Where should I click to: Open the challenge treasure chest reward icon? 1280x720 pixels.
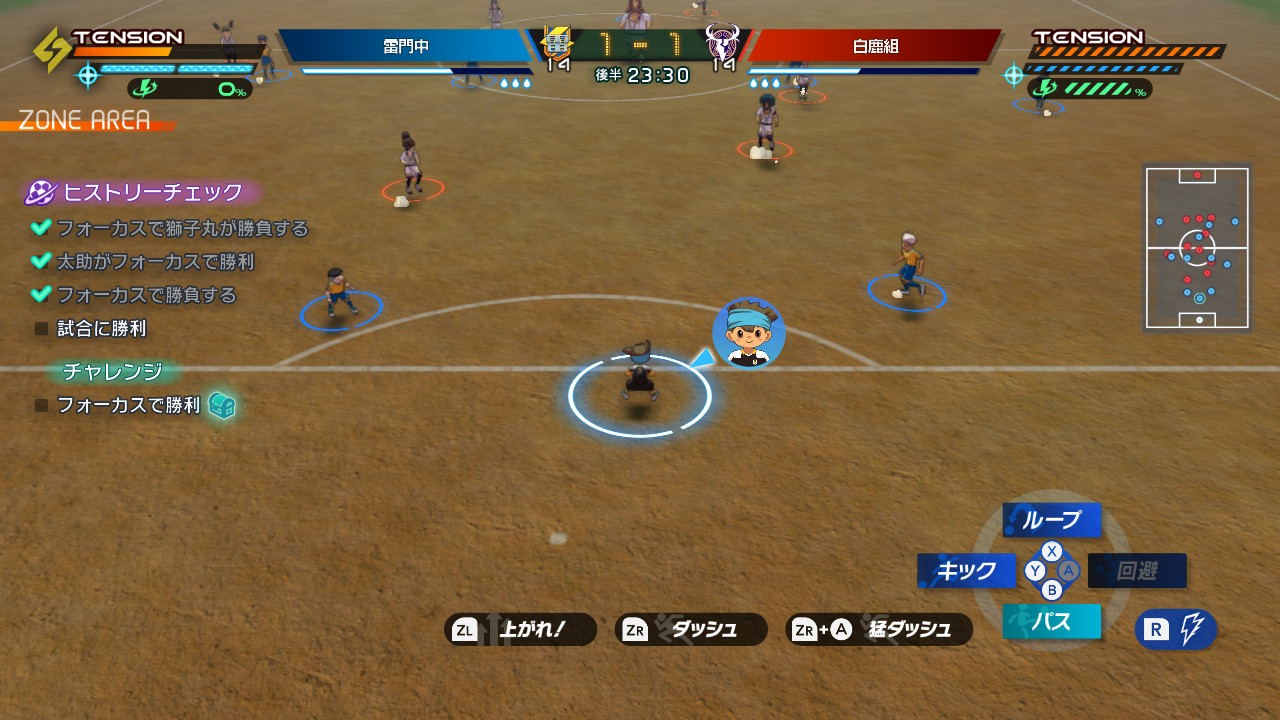point(222,405)
